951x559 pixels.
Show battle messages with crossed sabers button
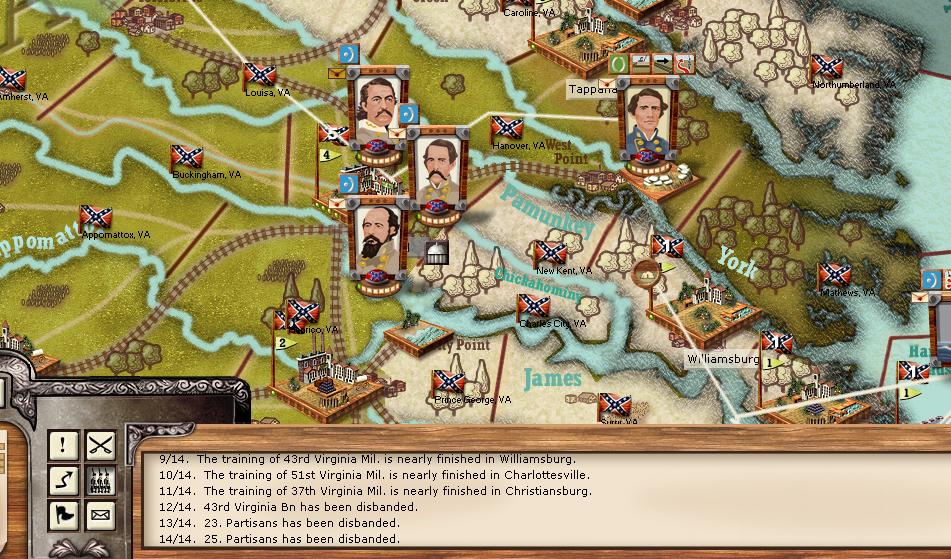pos(100,445)
